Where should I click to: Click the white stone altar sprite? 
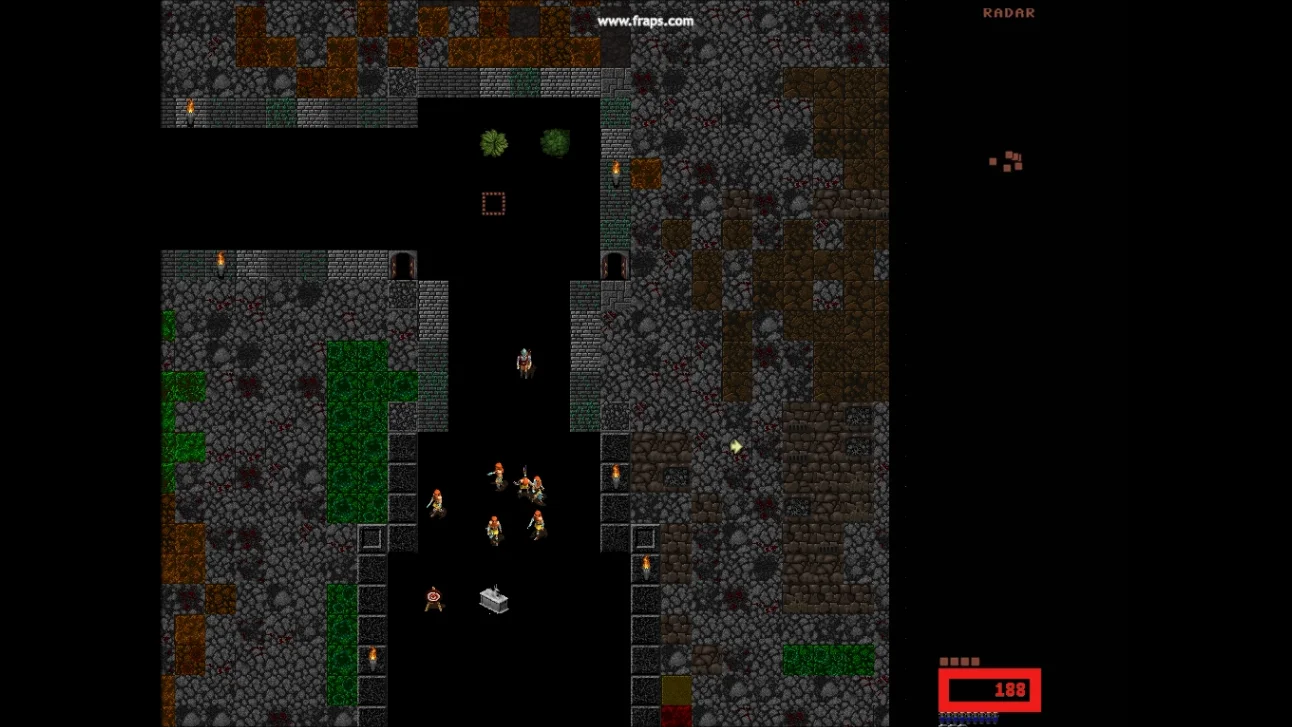click(x=493, y=599)
